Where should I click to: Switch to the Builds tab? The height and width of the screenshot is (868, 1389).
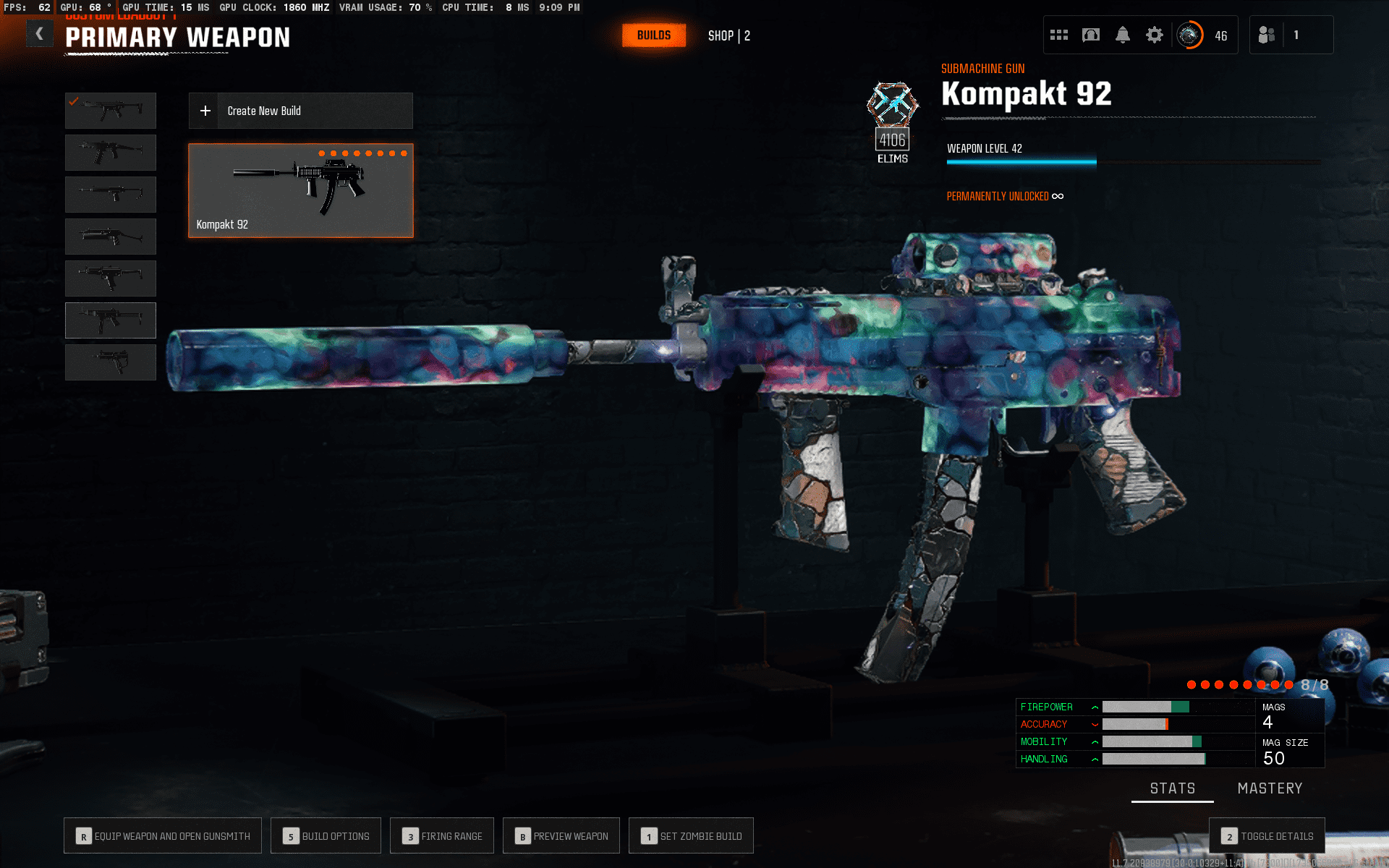coord(653,35)
